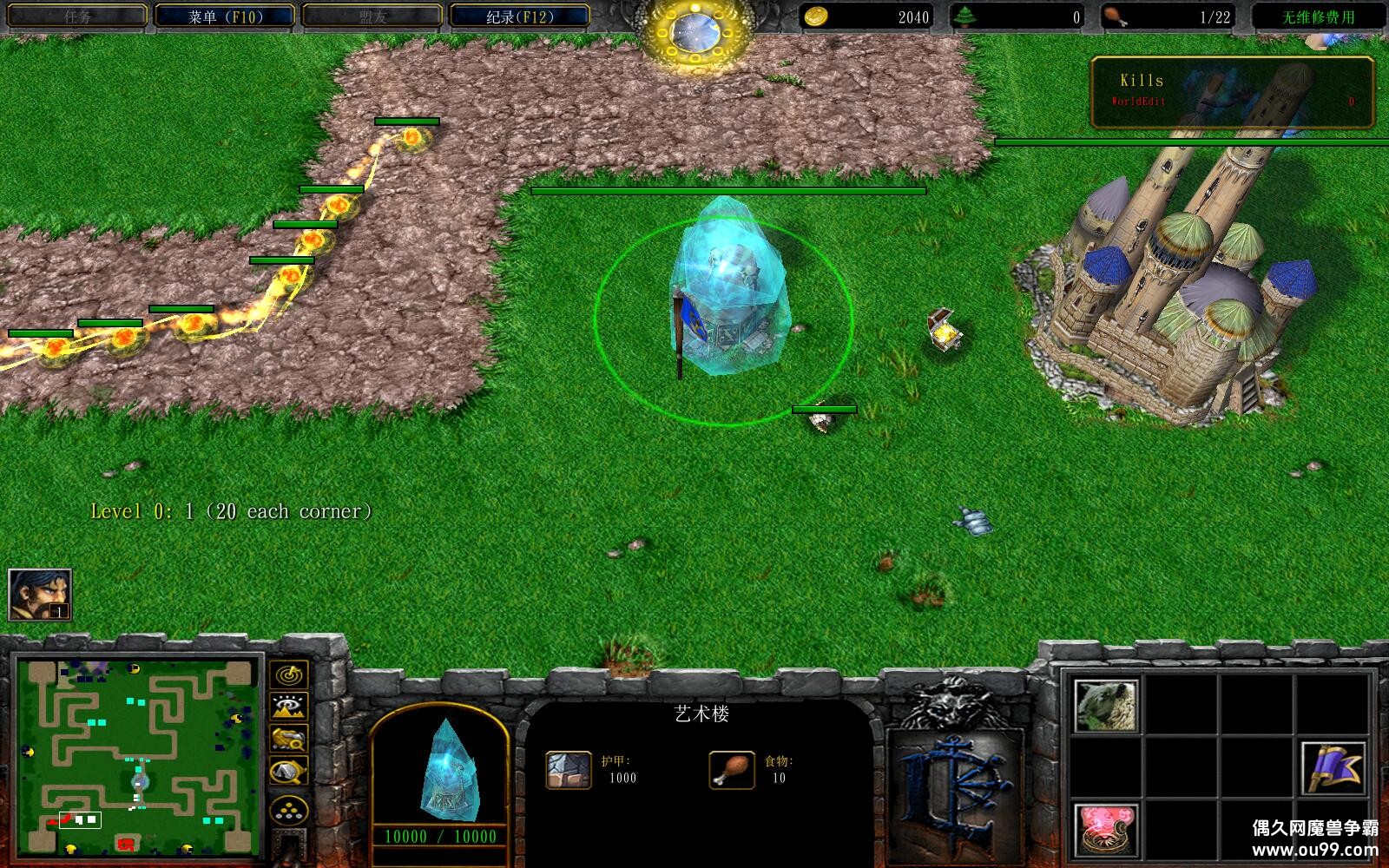Select the hero portrait icon

(x=40, y=595)
